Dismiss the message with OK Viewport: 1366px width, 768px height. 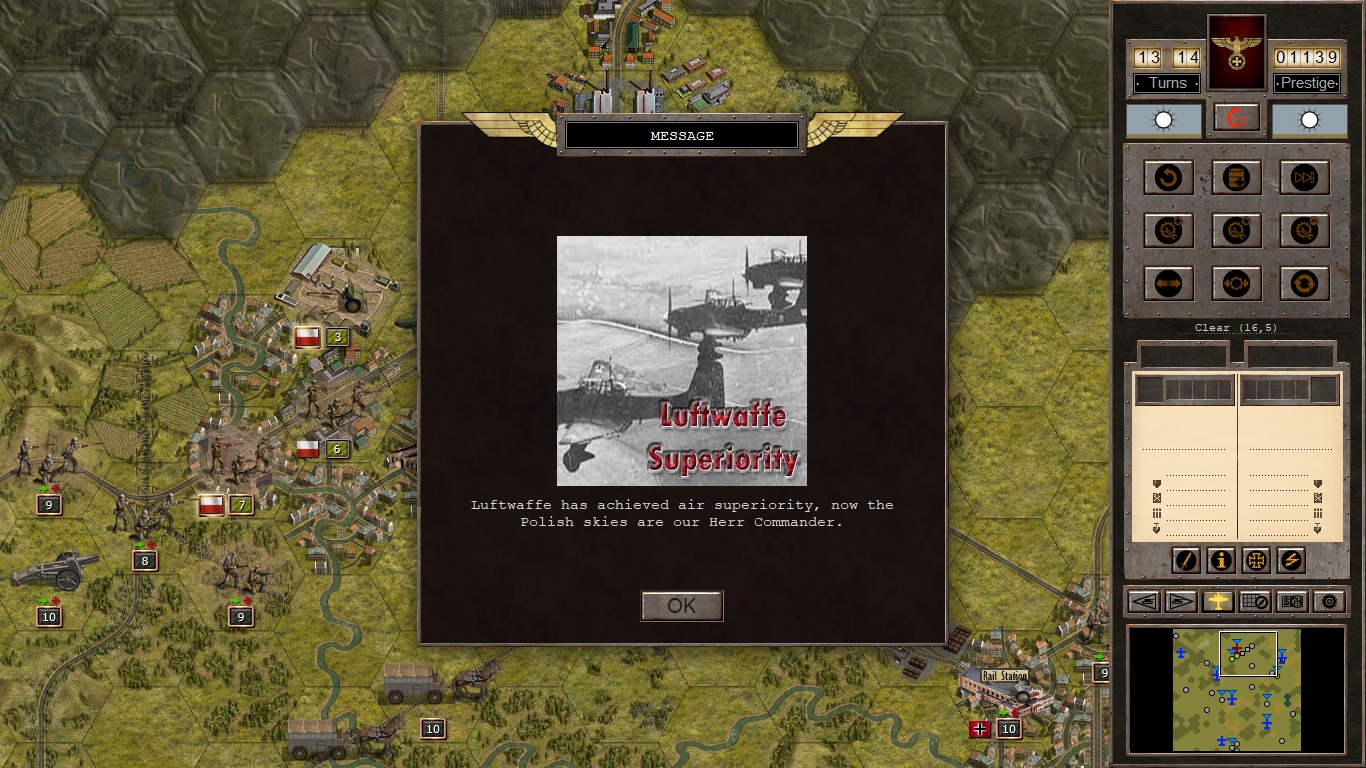coord(681,606)
